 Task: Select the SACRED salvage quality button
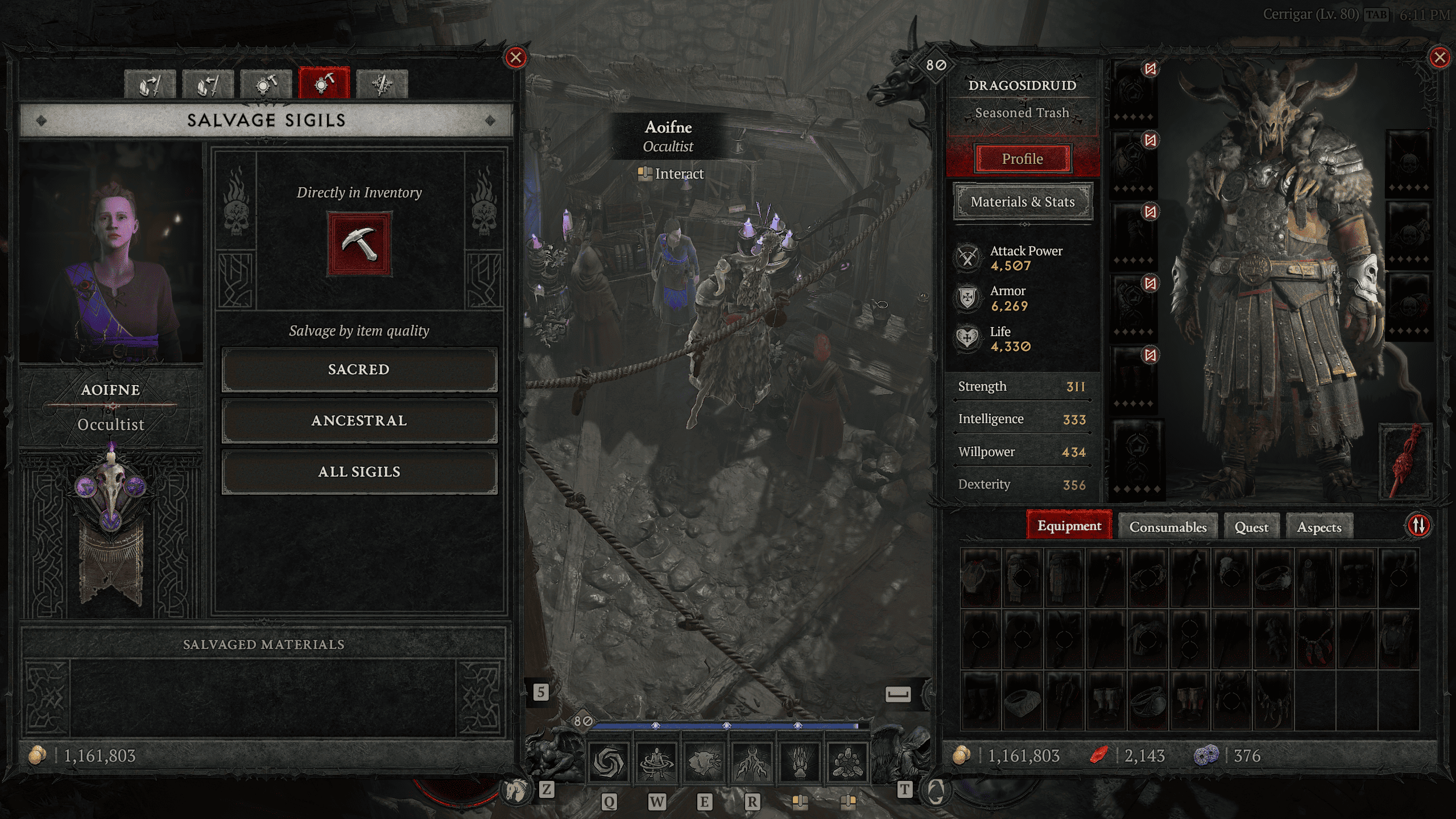point(359,370)
